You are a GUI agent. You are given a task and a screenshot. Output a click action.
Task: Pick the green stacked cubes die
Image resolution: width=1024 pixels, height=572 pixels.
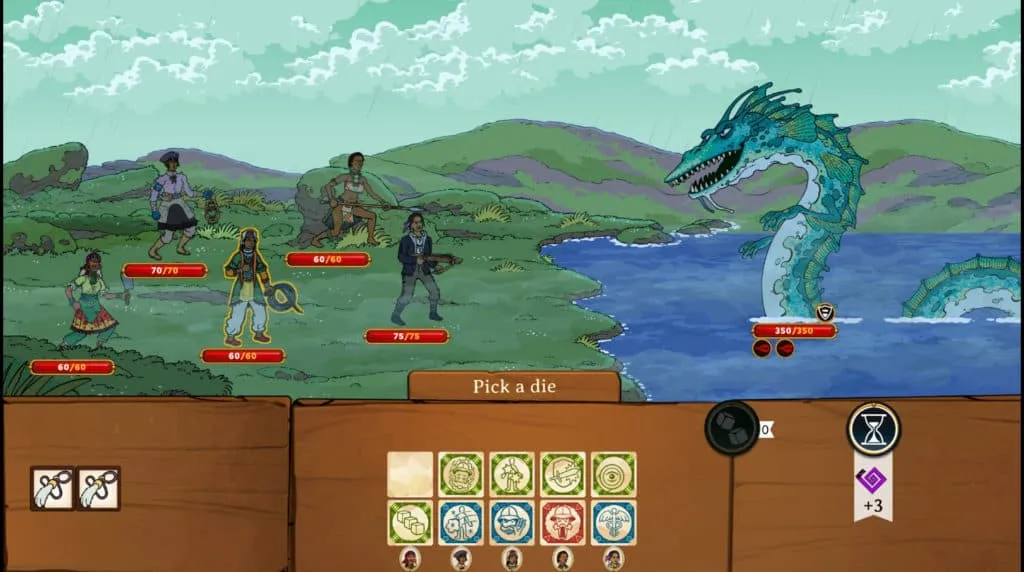pyautogui.click(x=410, y=522)
